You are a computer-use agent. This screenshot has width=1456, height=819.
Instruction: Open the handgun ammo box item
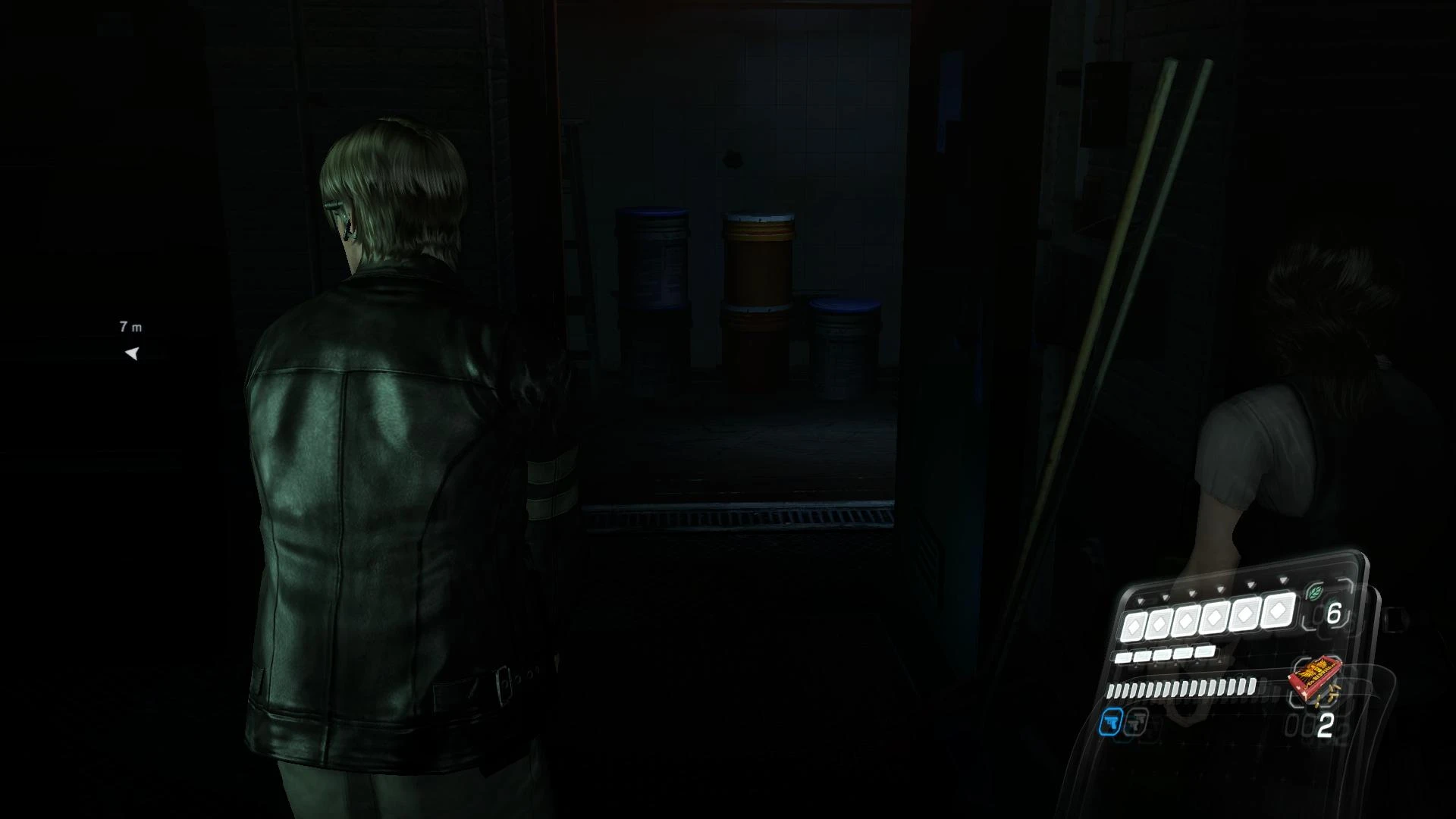1316,677
